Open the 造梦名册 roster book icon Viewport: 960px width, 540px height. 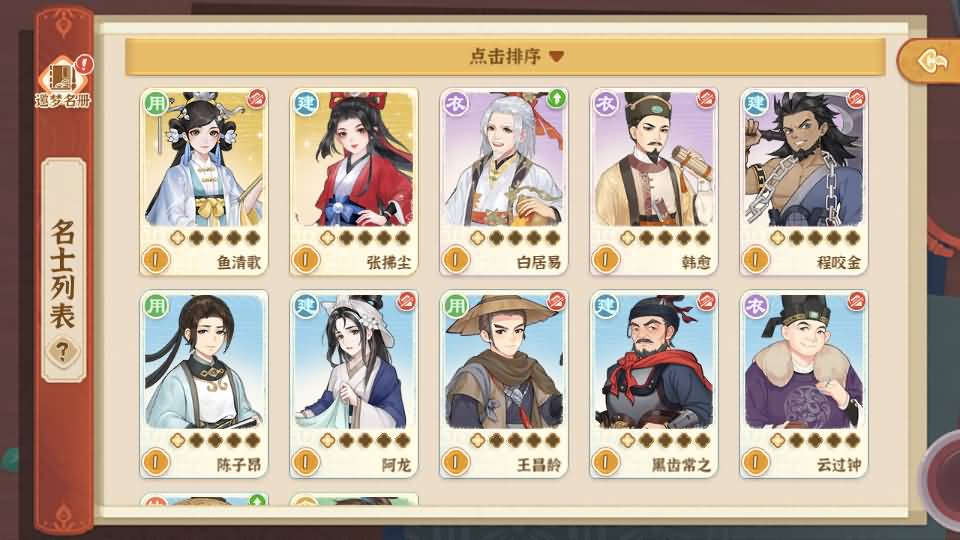(x=64, y=82)
